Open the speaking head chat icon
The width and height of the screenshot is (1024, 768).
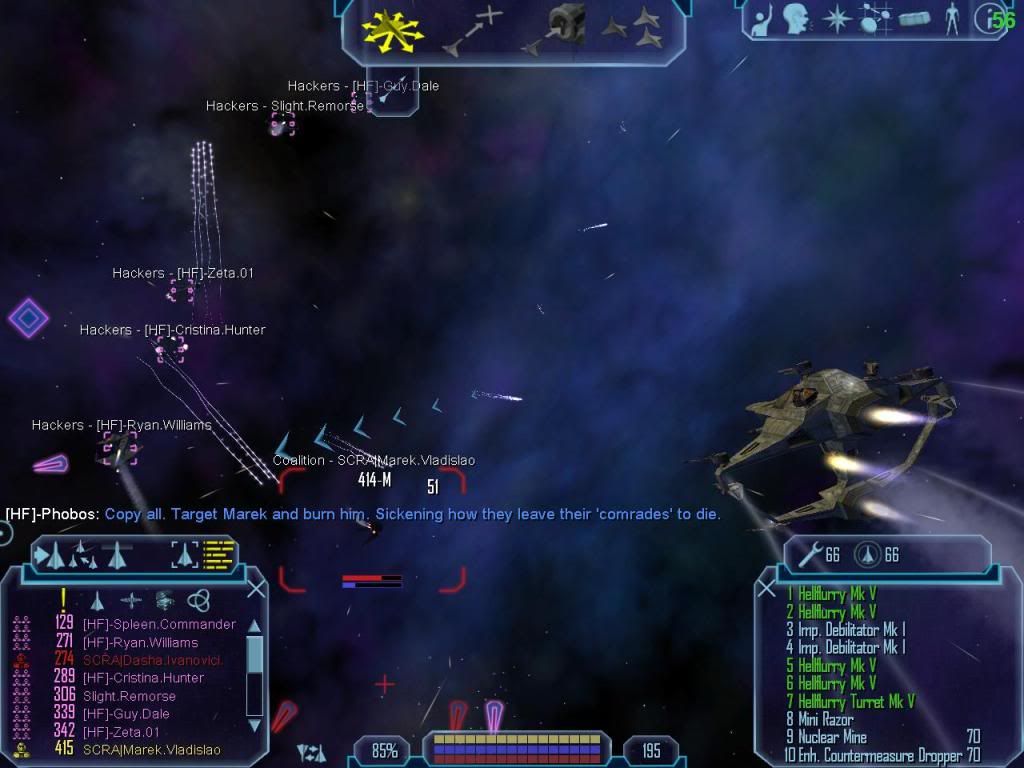tap(795, 18)
